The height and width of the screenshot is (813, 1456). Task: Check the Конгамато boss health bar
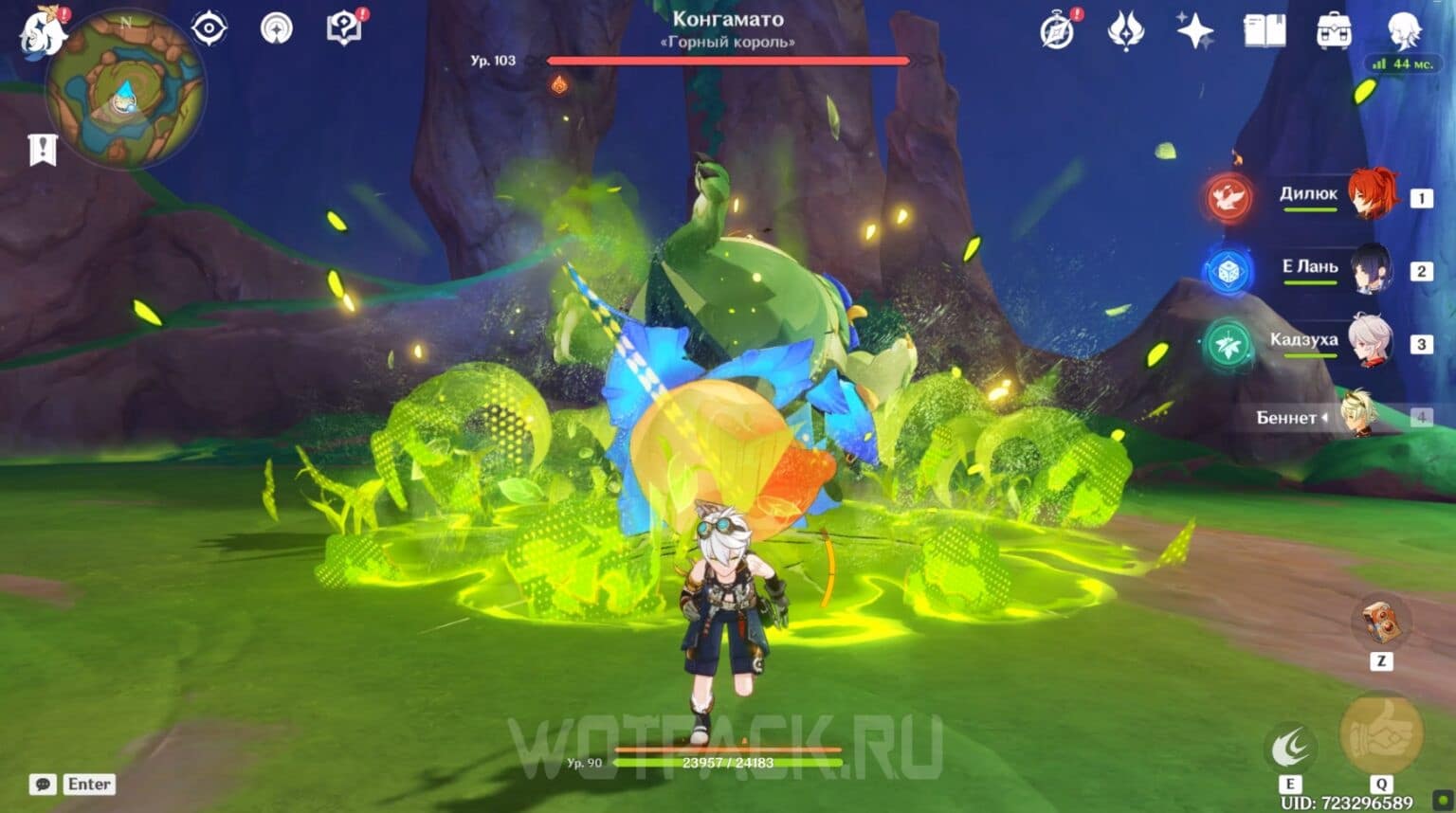coord(728,60)
